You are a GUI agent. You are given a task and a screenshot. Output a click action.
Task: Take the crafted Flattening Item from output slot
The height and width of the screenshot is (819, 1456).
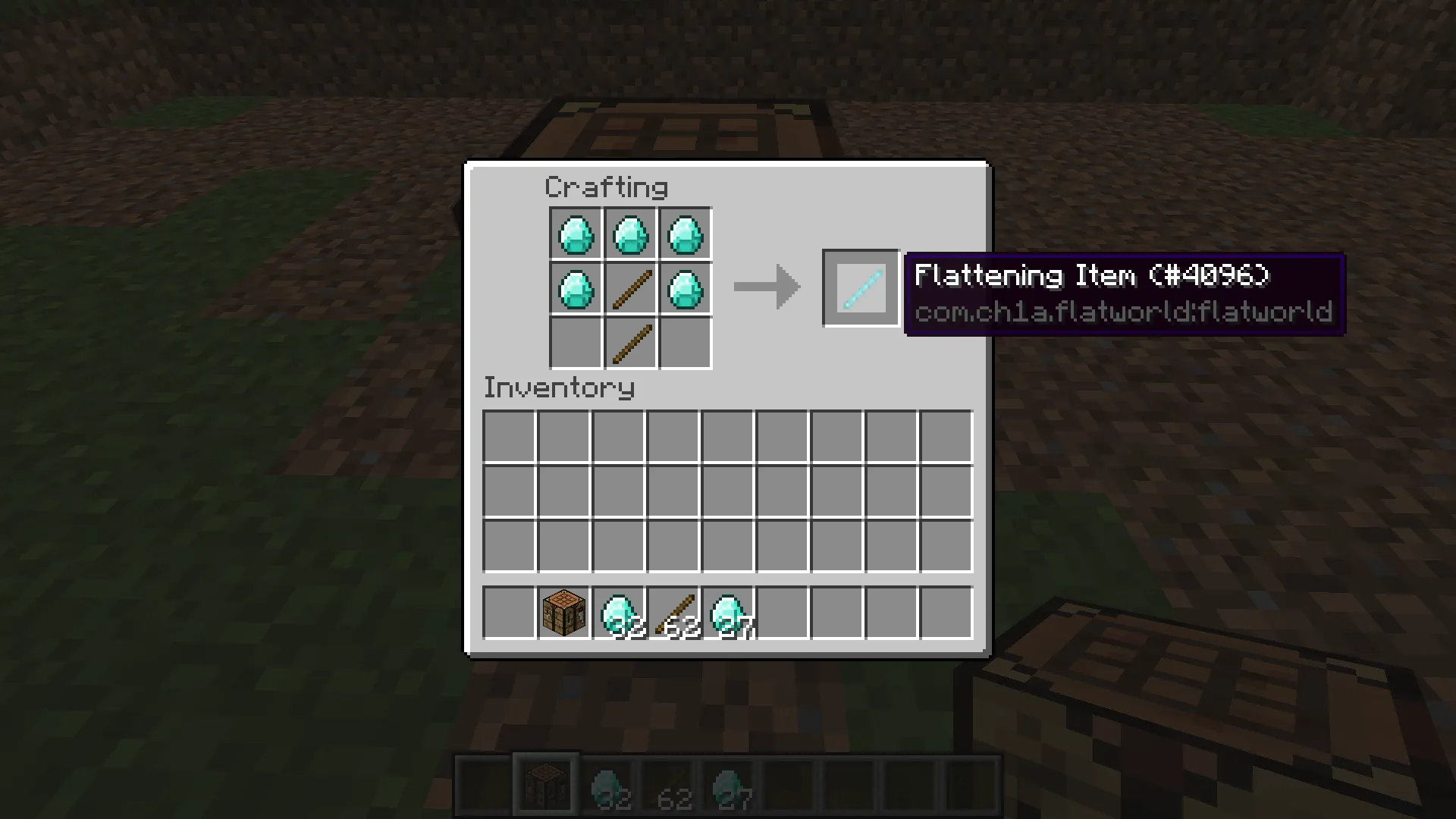click(x=861, y=288)
